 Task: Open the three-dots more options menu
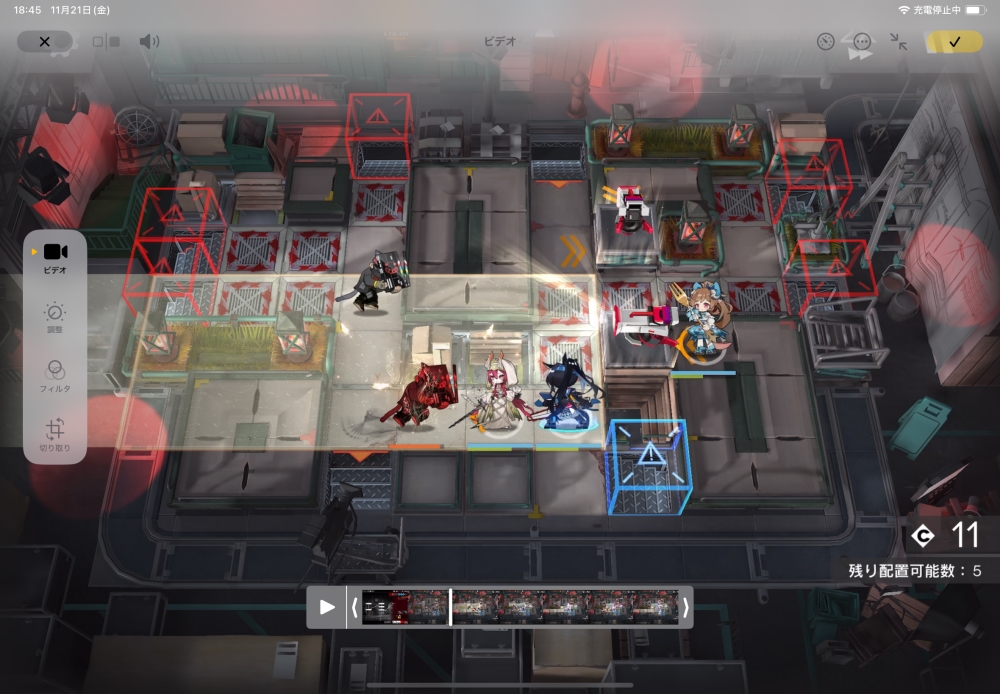(862, 42)
